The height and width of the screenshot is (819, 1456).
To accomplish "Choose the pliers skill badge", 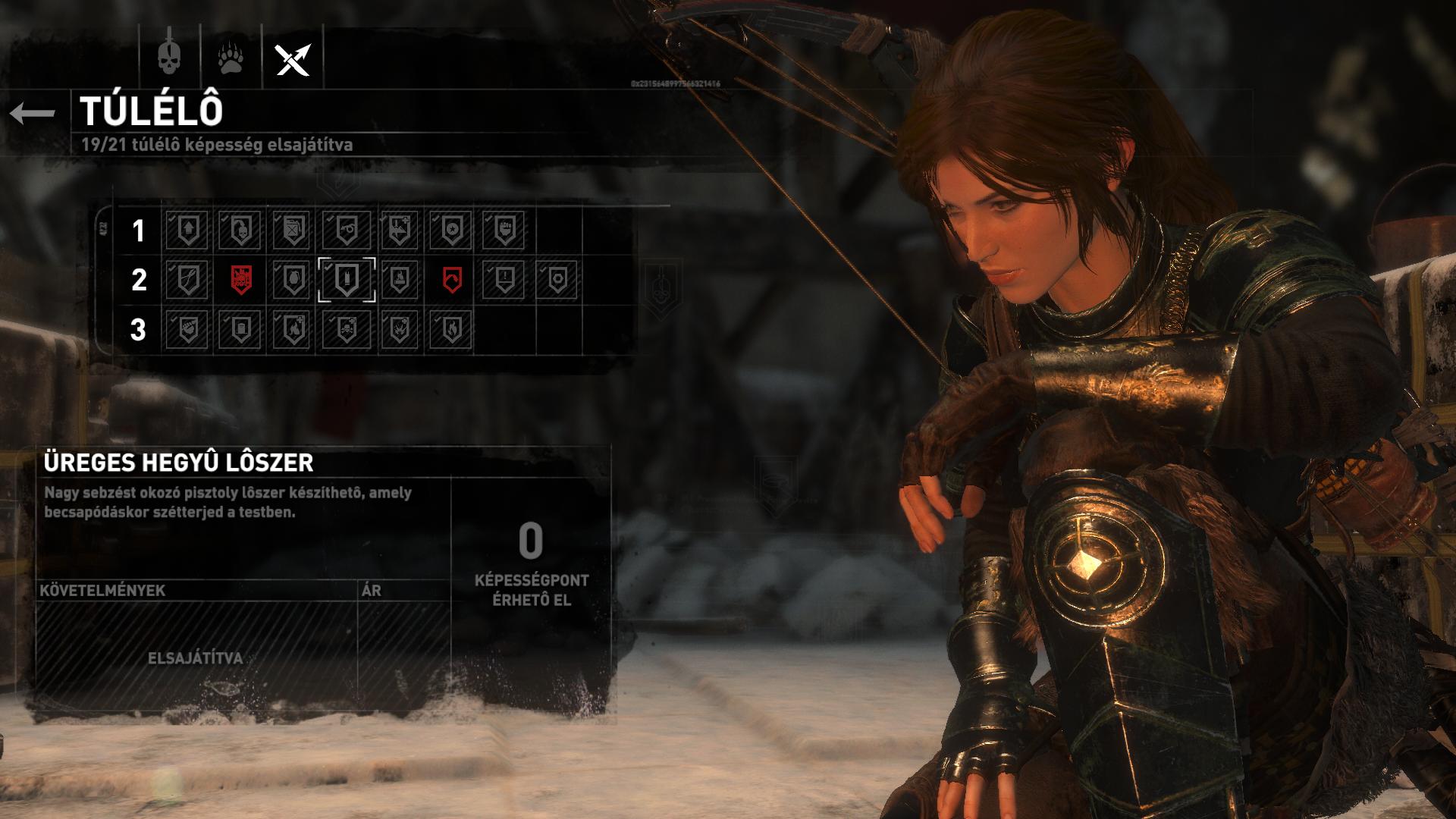I will tap(187, 280).
